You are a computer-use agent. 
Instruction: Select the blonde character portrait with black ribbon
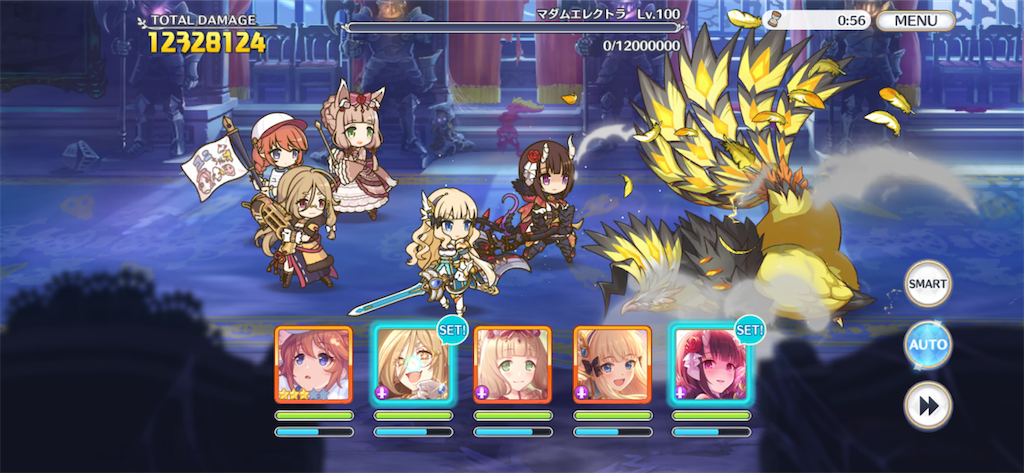[612, 364]
